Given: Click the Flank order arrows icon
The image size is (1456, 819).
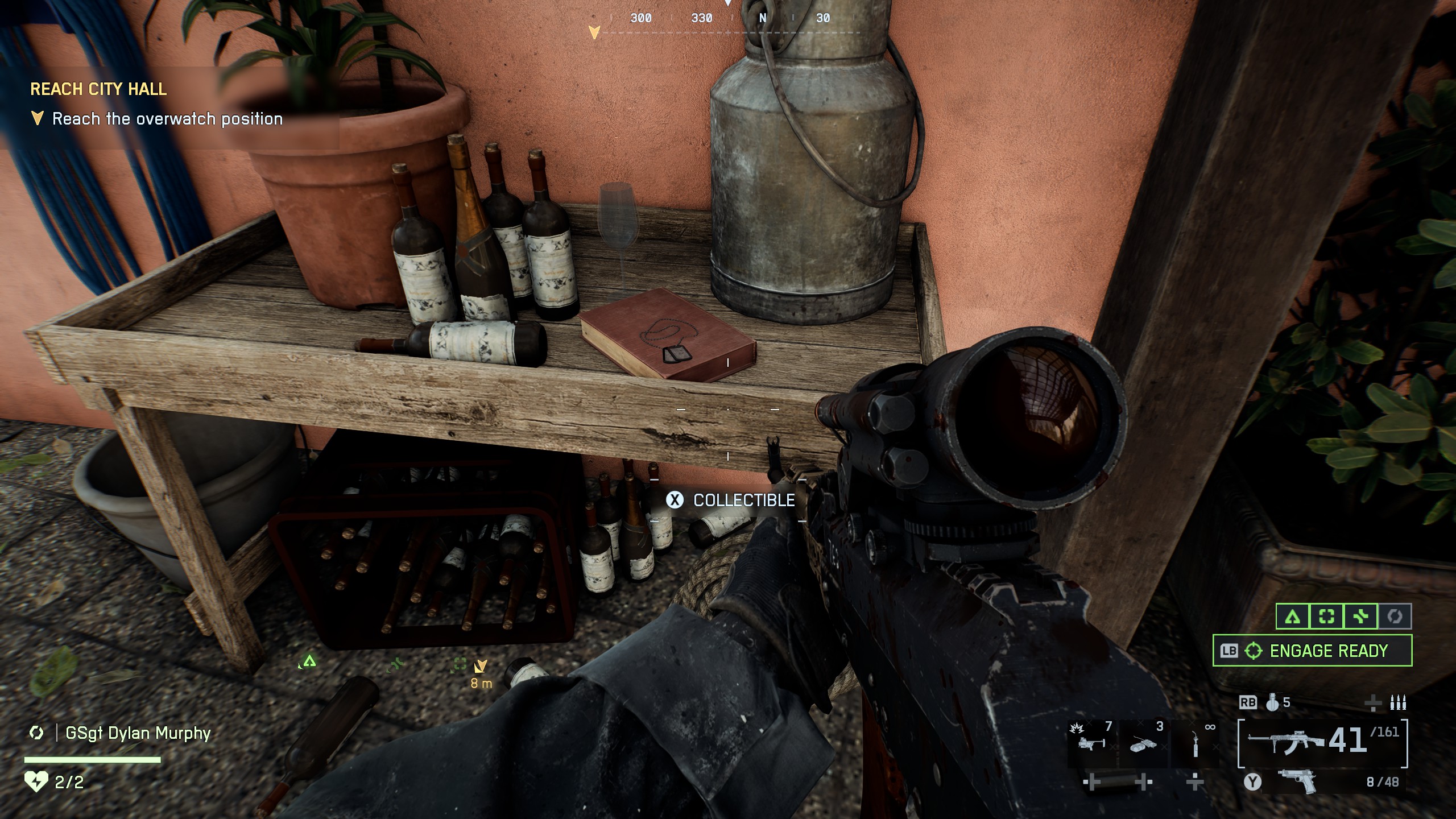Looking at the screenshot, I should click(1360, 617).
